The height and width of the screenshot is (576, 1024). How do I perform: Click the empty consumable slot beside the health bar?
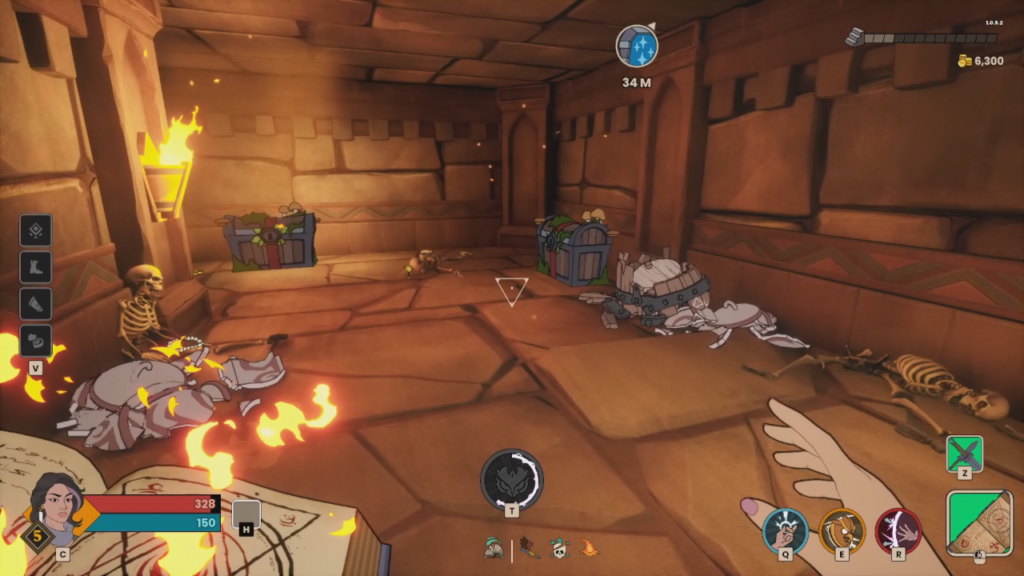click(246, 514)
